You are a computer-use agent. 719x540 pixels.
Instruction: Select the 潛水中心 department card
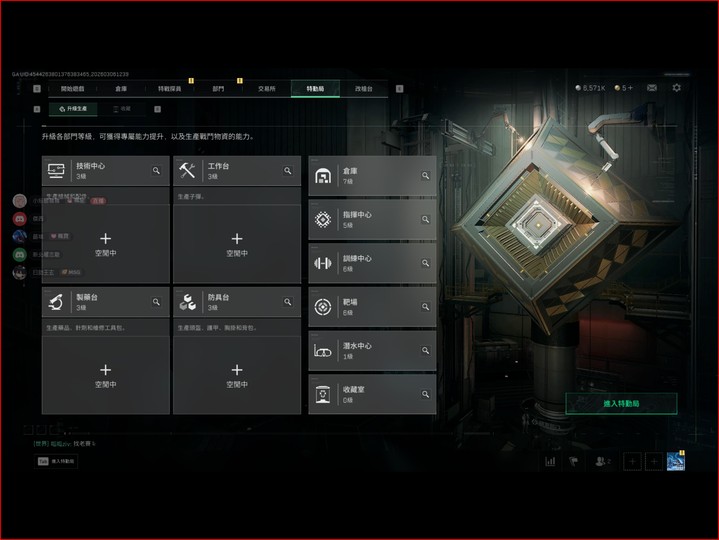[372, 350]
